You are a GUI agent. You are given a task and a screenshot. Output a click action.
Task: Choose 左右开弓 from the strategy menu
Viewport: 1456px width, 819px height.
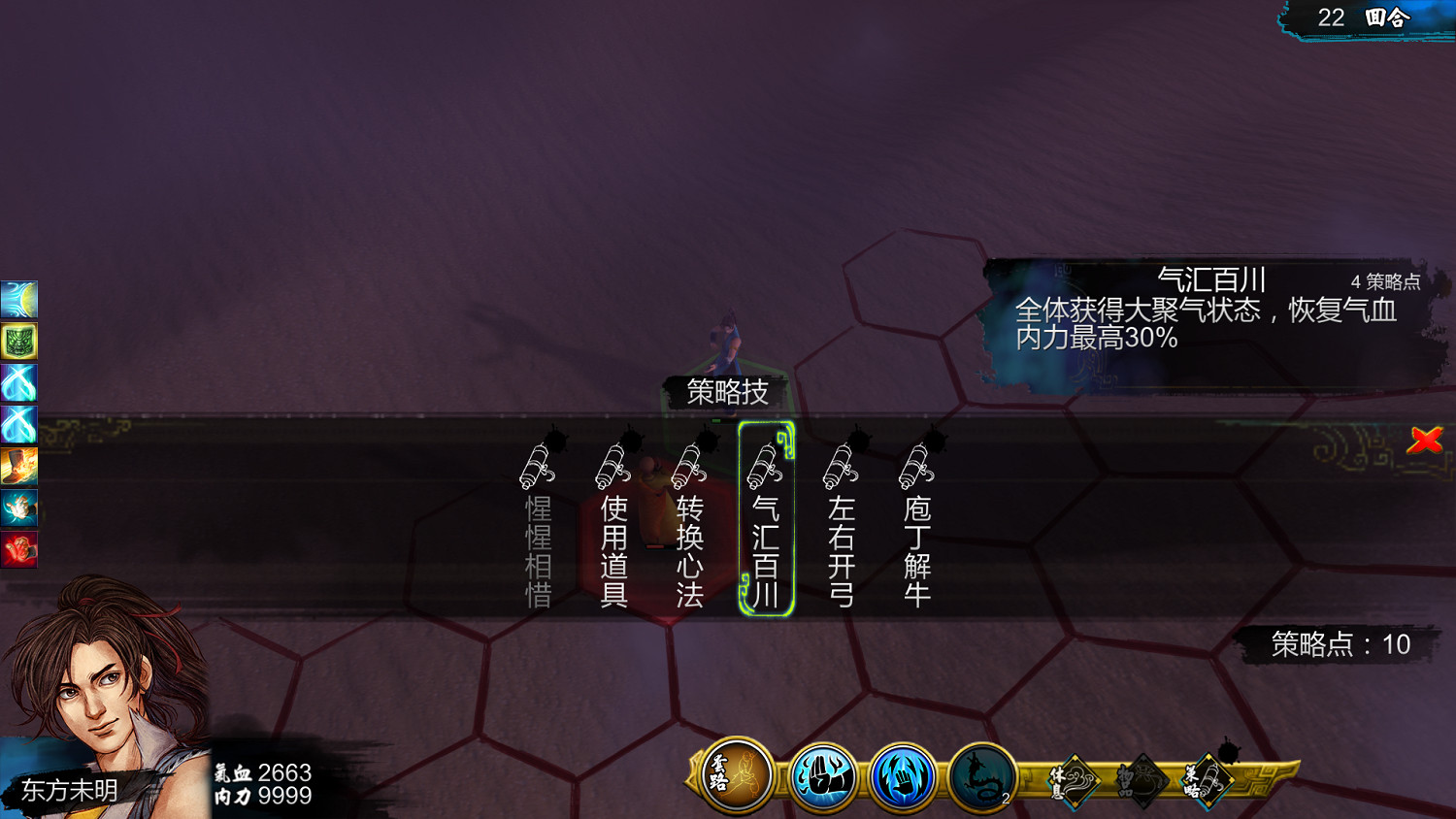point(843,529)
